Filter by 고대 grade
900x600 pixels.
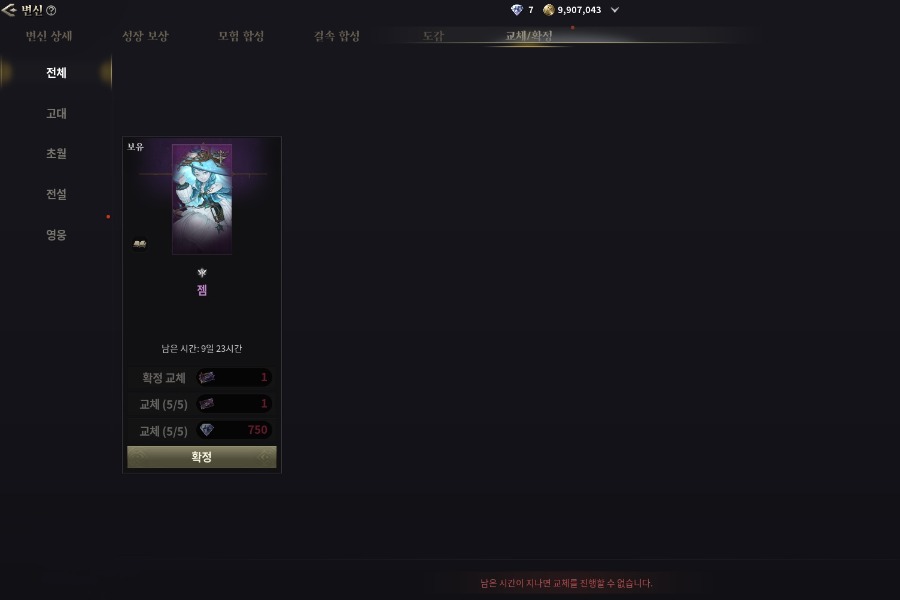[56, 114]
